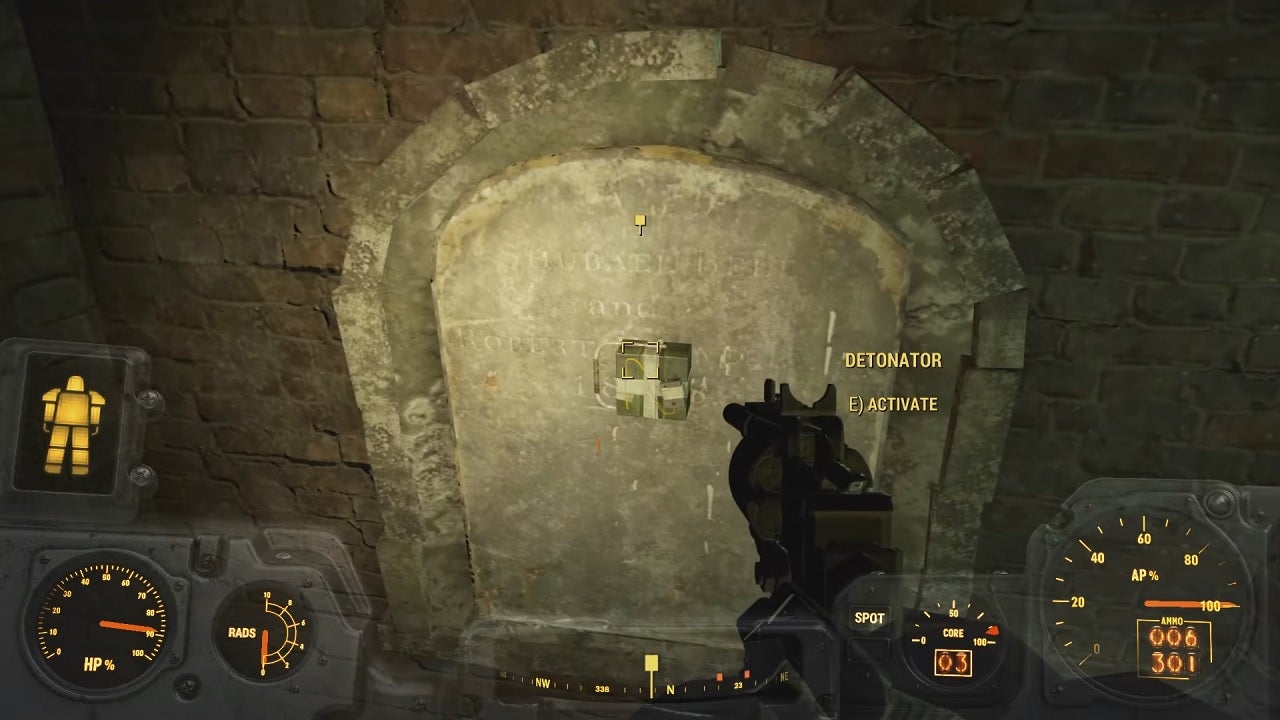Click the detonator device on the gravestone
This screenshot has height=720, width=1280.
[650, 380]
